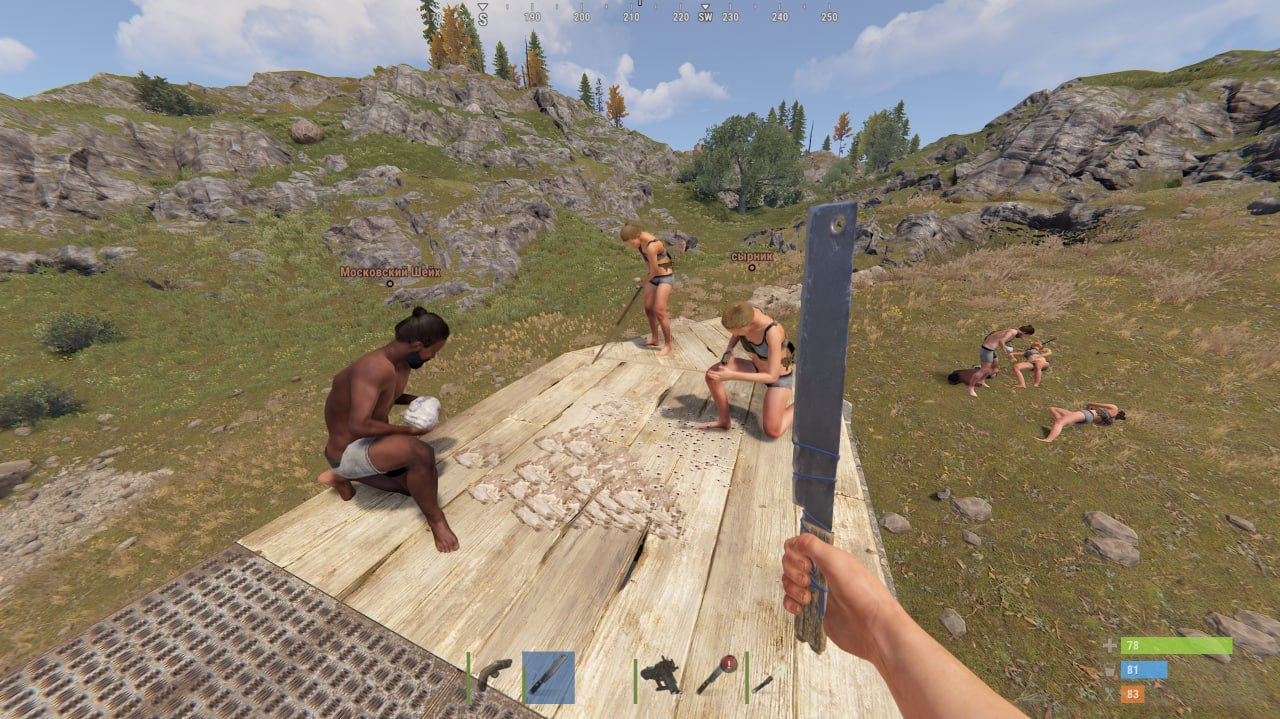
Task: Select the flashlight hotbar slot
Action: coord(765,680)
